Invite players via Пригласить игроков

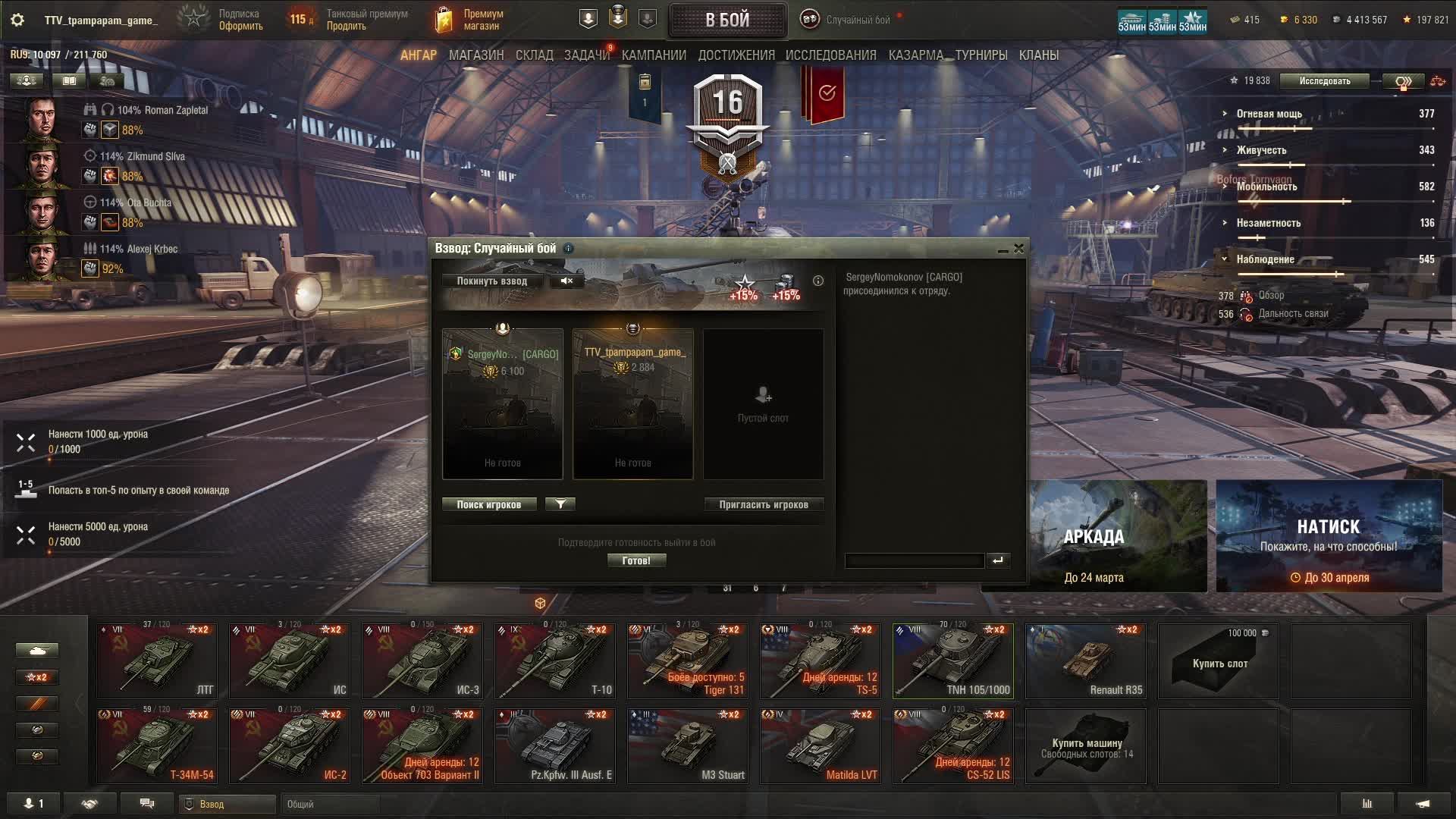coord(764,505)
